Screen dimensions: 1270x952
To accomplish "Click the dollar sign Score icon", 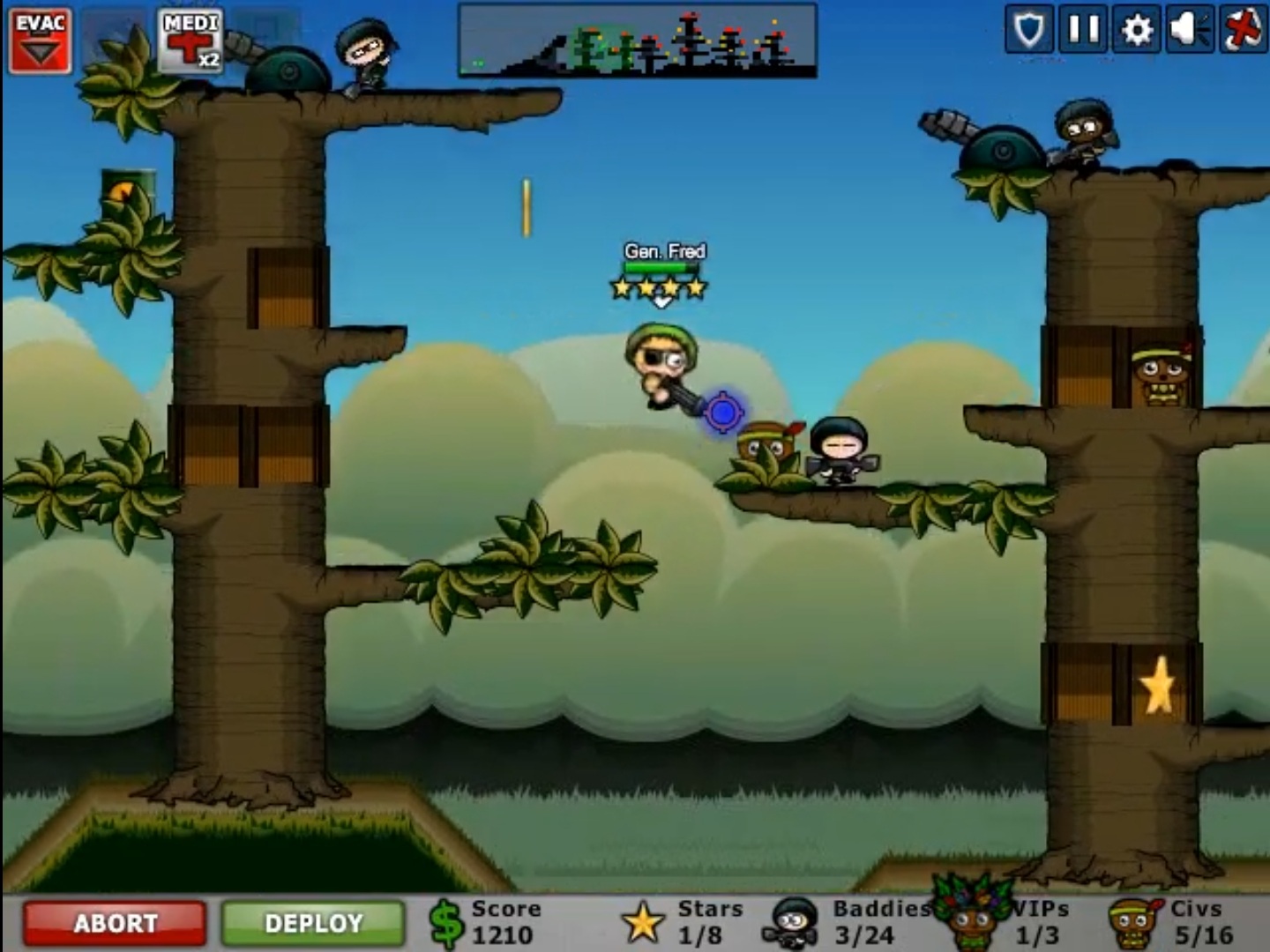I will coord(445,922).
